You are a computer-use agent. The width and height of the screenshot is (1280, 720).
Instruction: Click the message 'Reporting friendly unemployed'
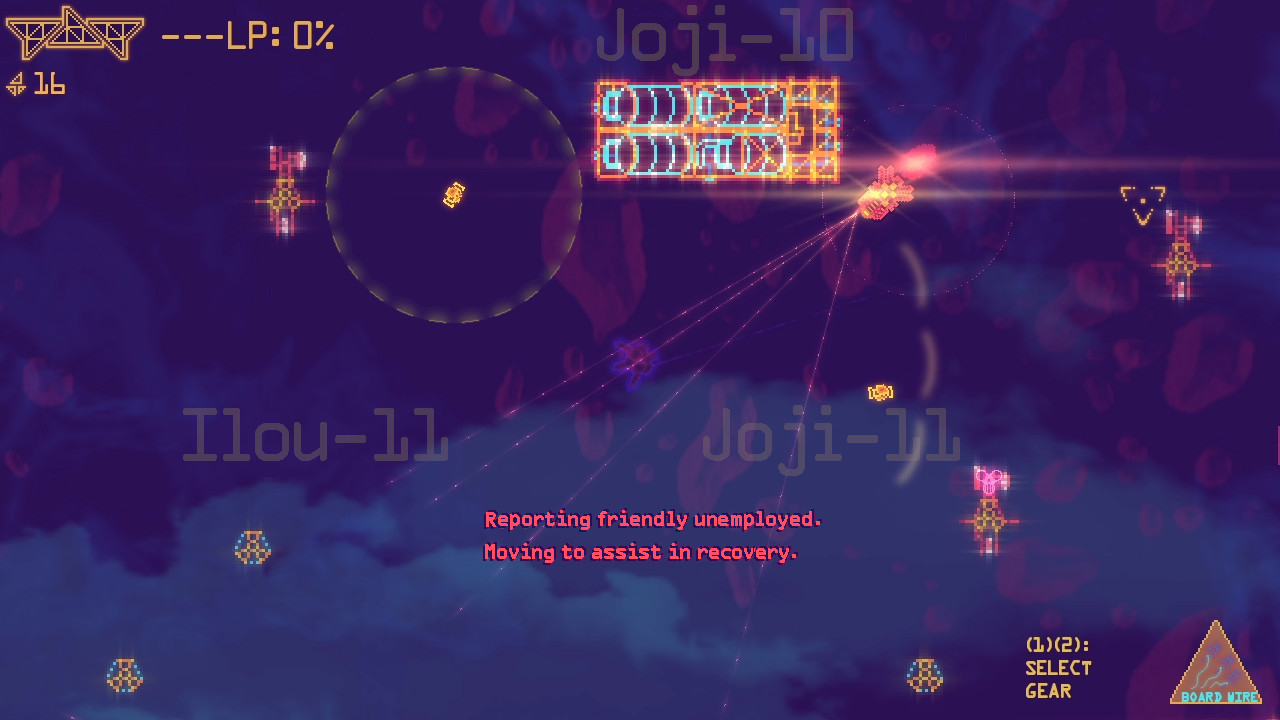(x=652, y=519)
